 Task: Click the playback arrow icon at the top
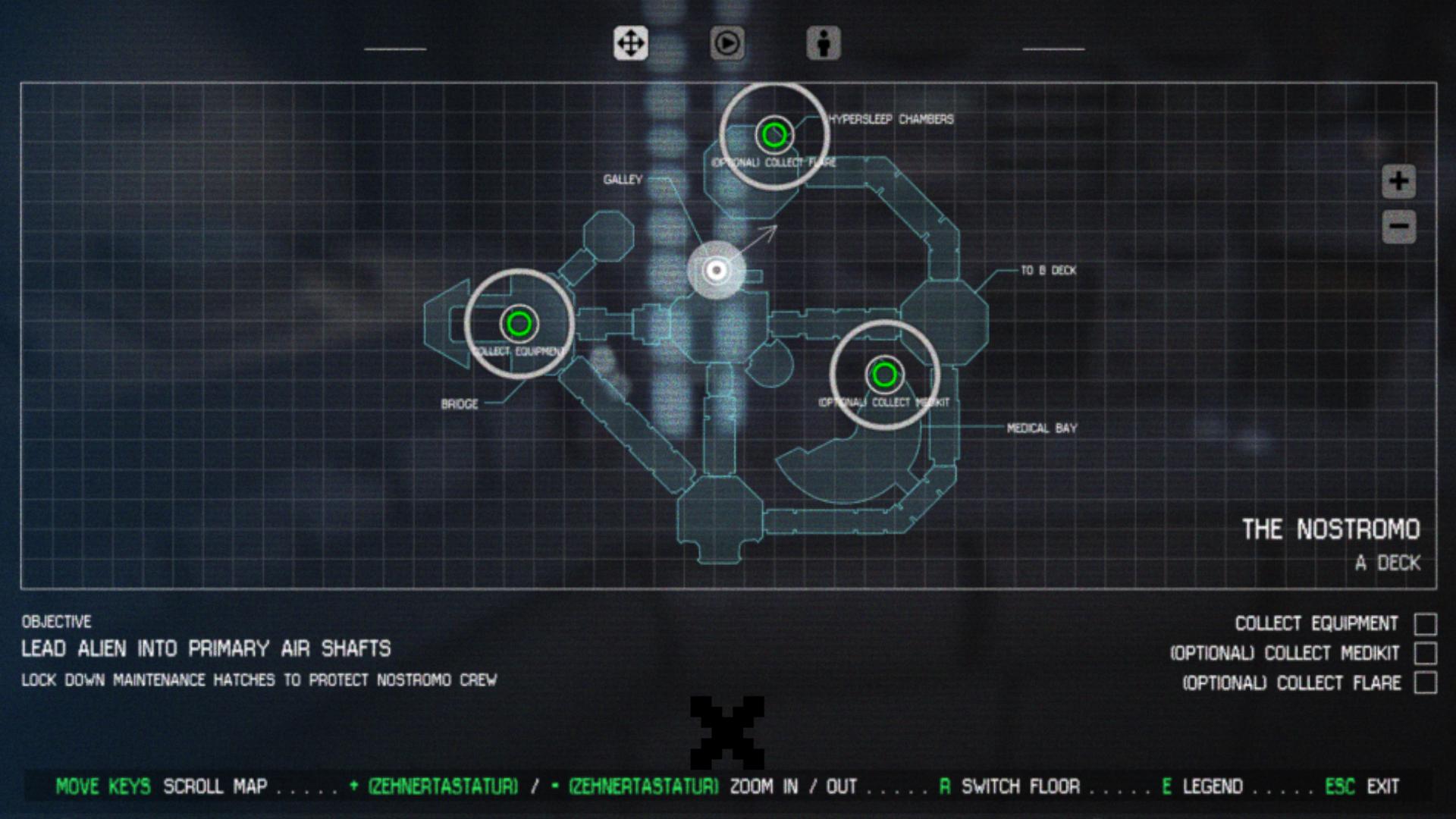tap(726, 44)
